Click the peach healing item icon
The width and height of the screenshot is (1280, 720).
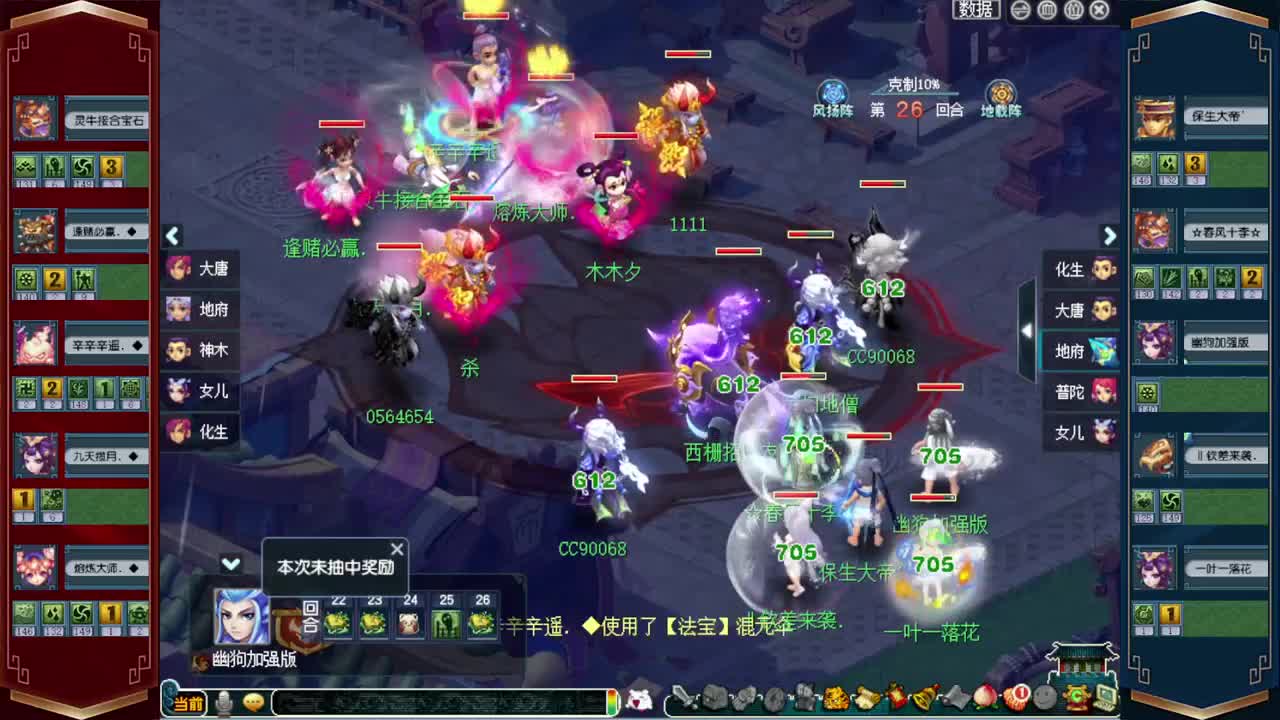point(983,699)
